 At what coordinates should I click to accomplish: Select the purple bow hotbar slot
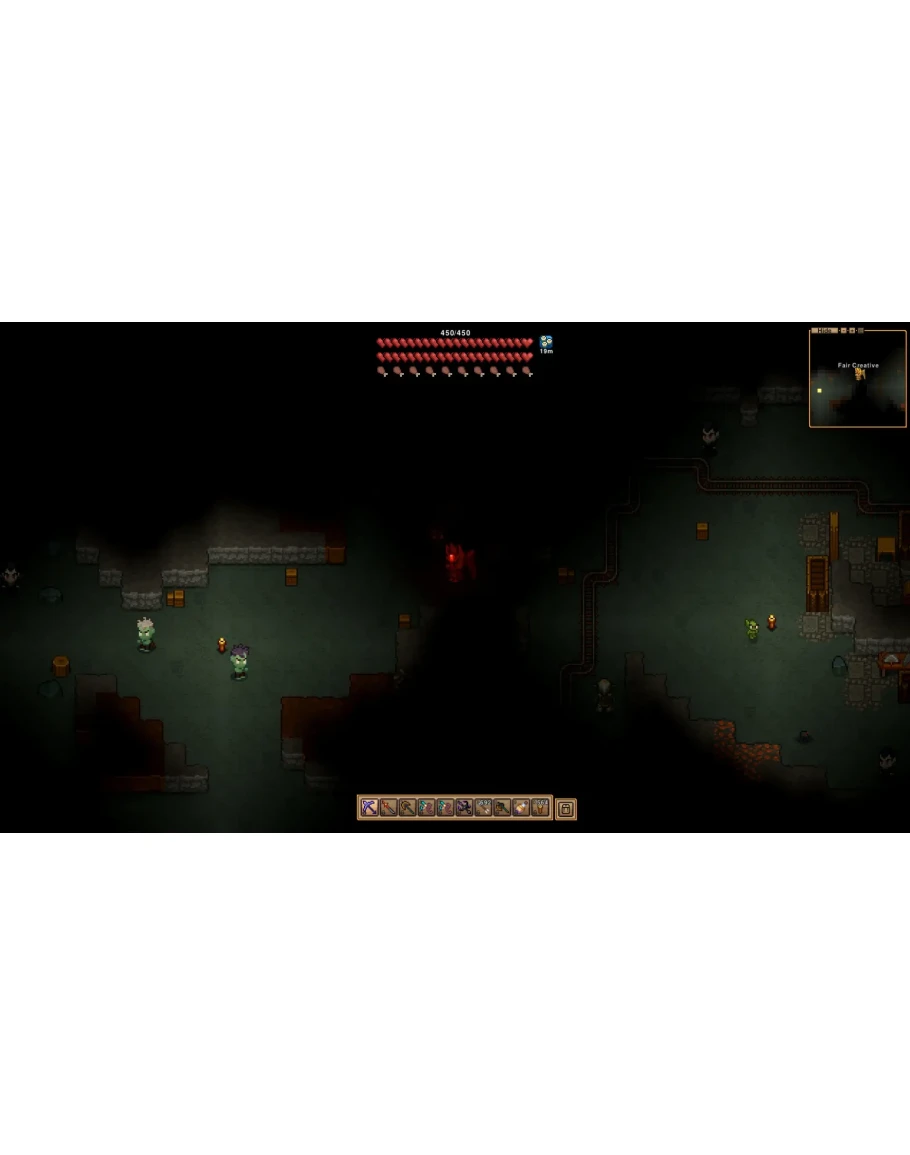[x=369, y=808]
